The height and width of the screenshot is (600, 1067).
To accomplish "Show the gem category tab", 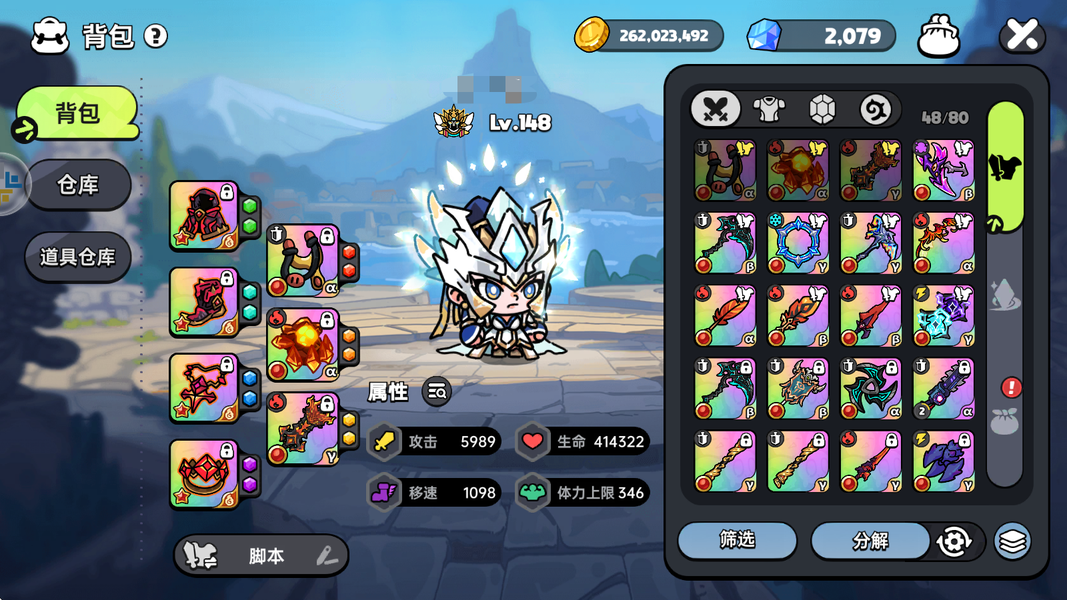I will (822, 109).
